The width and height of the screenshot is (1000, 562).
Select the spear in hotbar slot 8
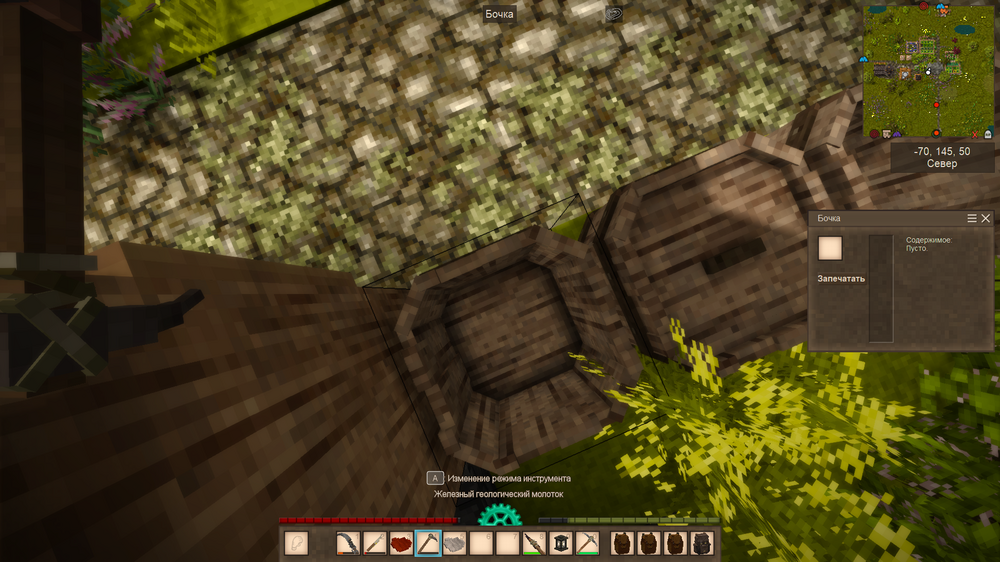coord(534,543)
